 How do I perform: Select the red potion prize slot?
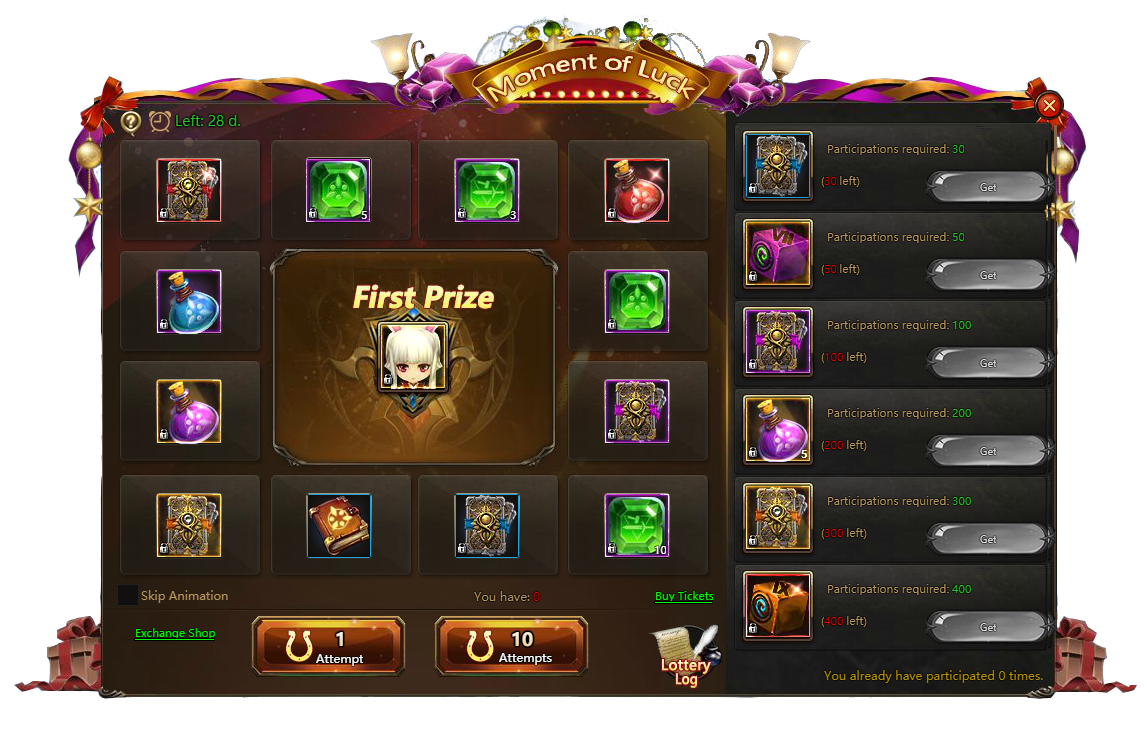[x=637, y=190]
